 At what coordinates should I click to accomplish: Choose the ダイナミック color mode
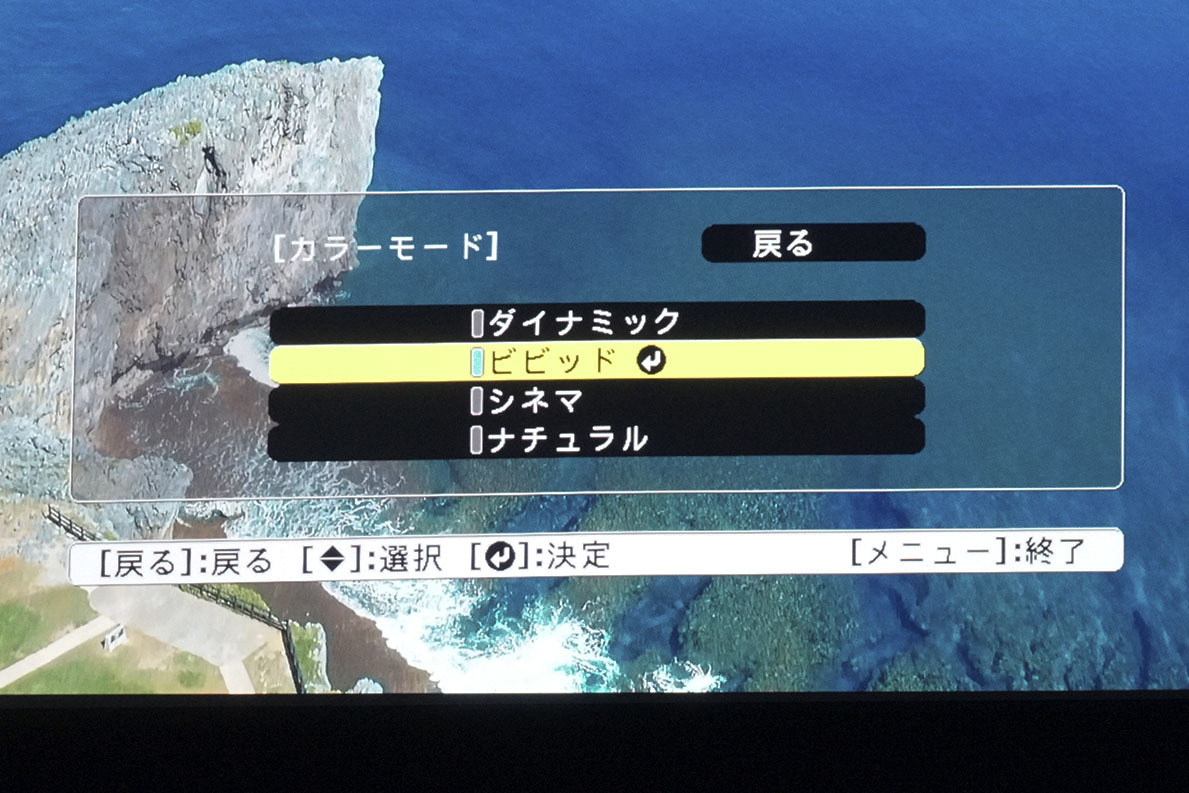[x=596, y=321]
